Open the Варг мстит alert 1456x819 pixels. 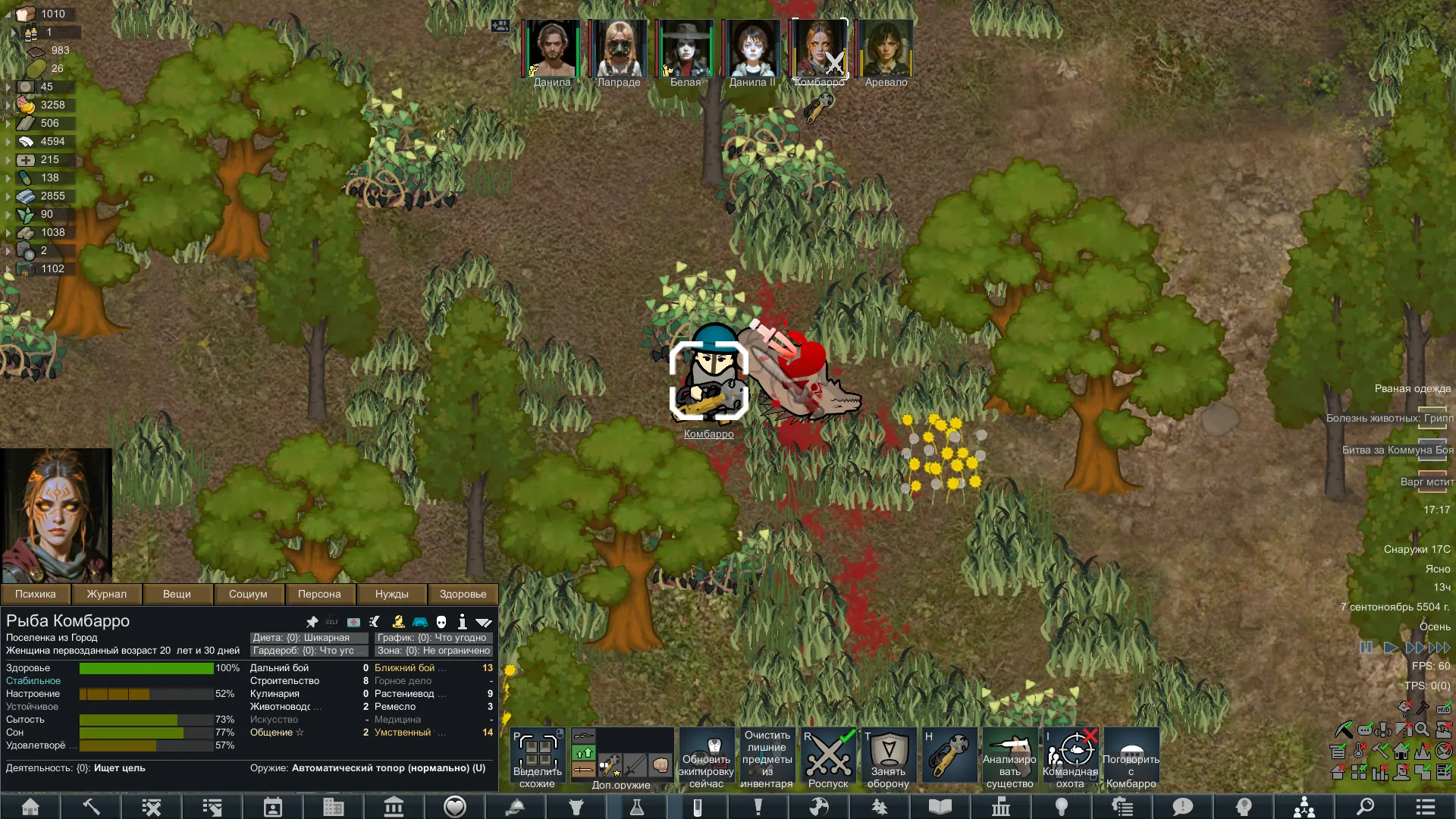click(x=1427, y=482)
